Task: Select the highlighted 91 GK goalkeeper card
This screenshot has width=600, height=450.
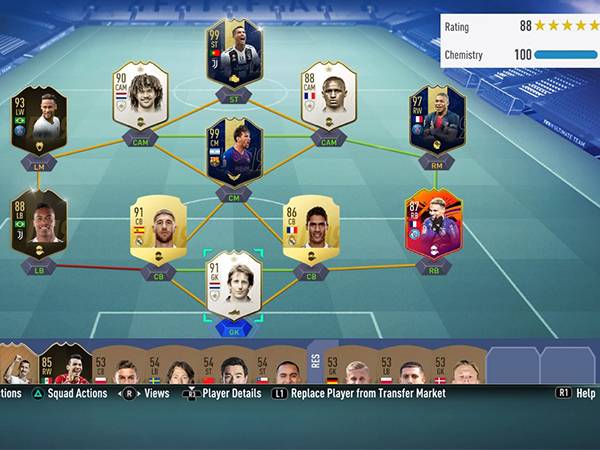Action: tap(234, 286)
